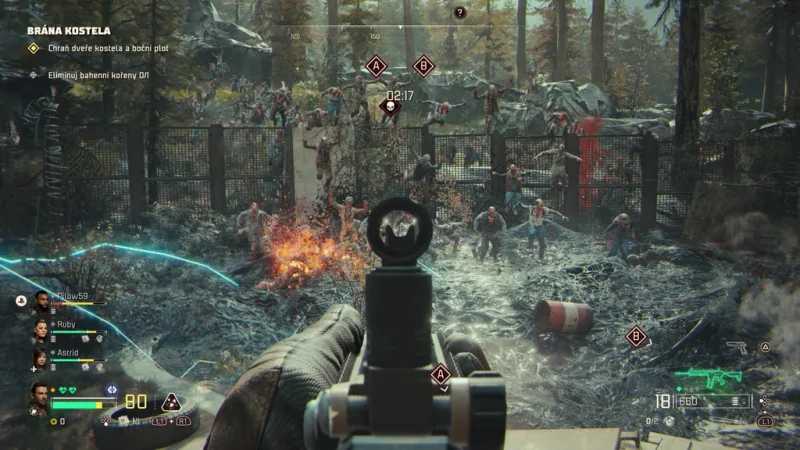Screen dimensions: 800x450
Task: Switch to the pistol secondary weapon
Action: [736, 348]
